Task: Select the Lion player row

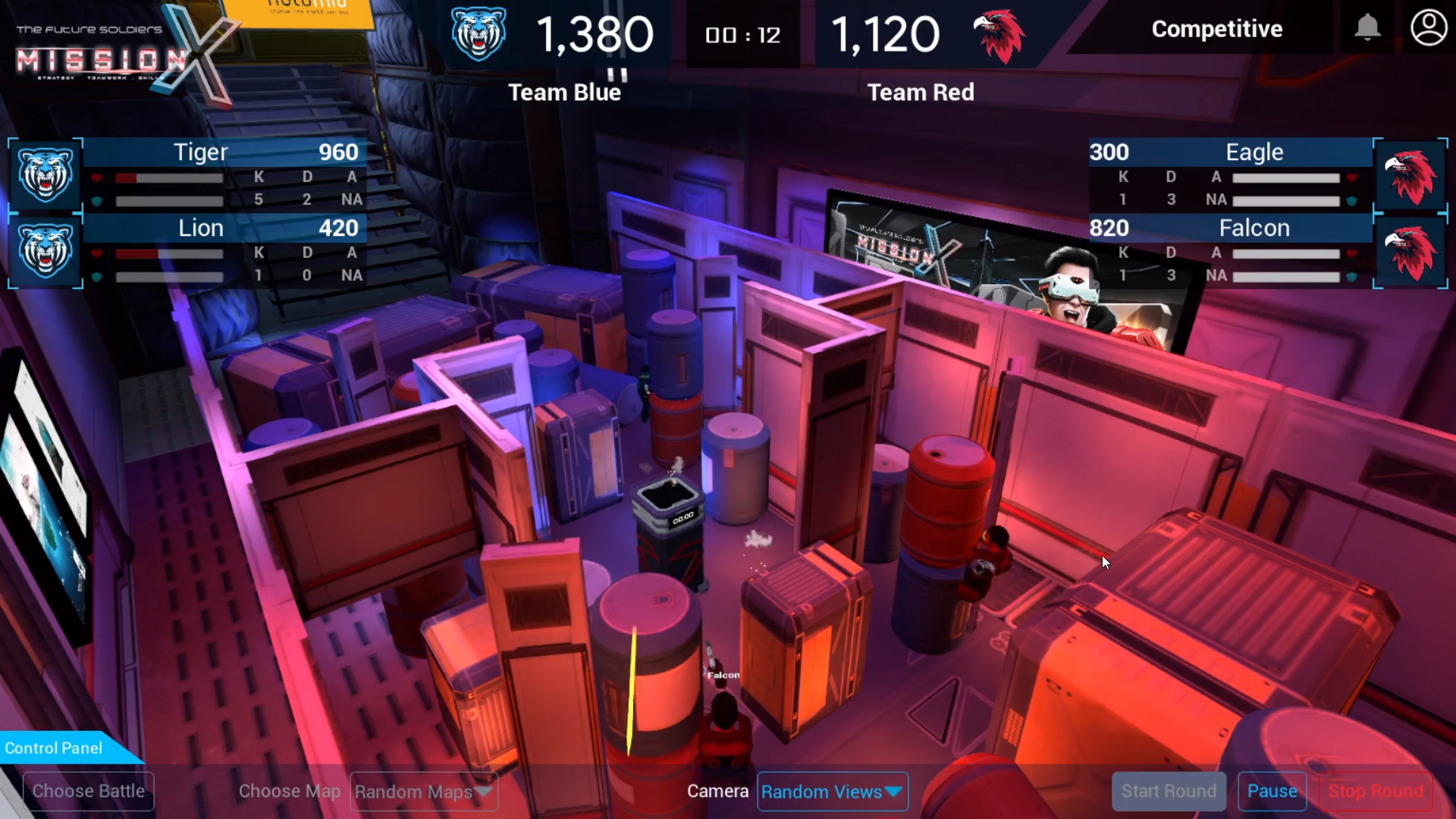Action: click(227, 251)
